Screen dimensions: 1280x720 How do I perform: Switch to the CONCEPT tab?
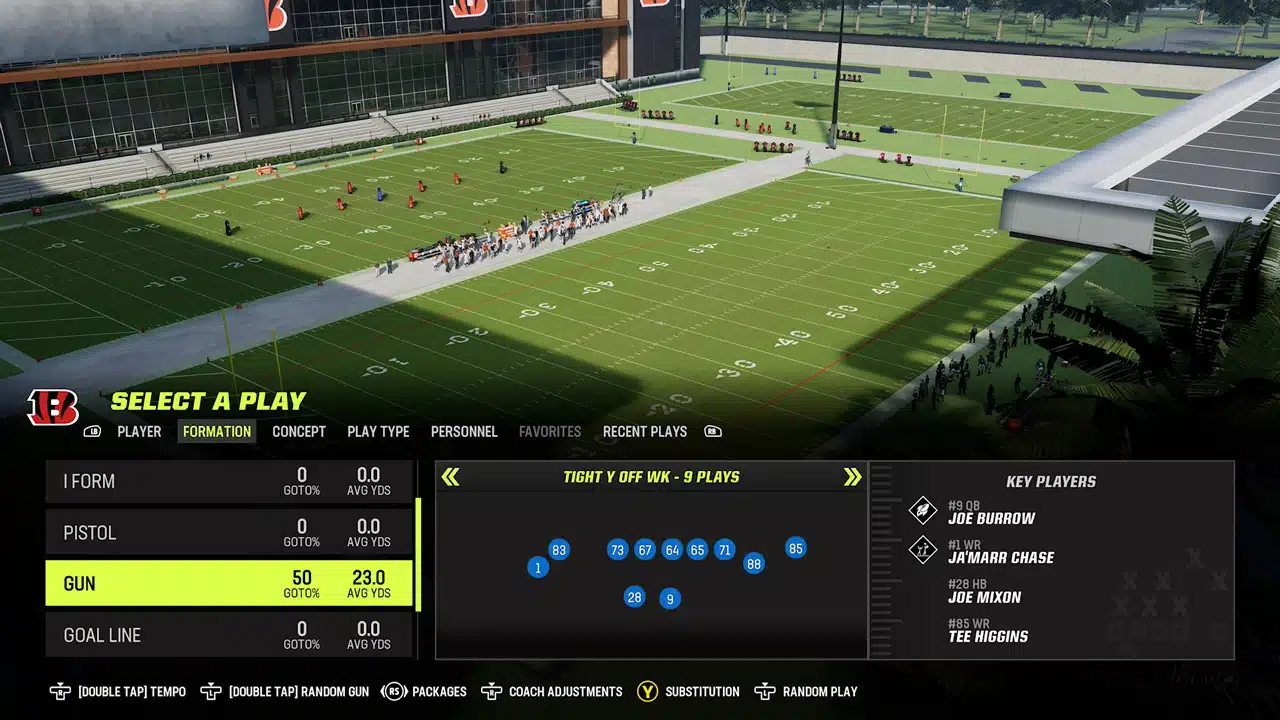click(x=299, y=431)
